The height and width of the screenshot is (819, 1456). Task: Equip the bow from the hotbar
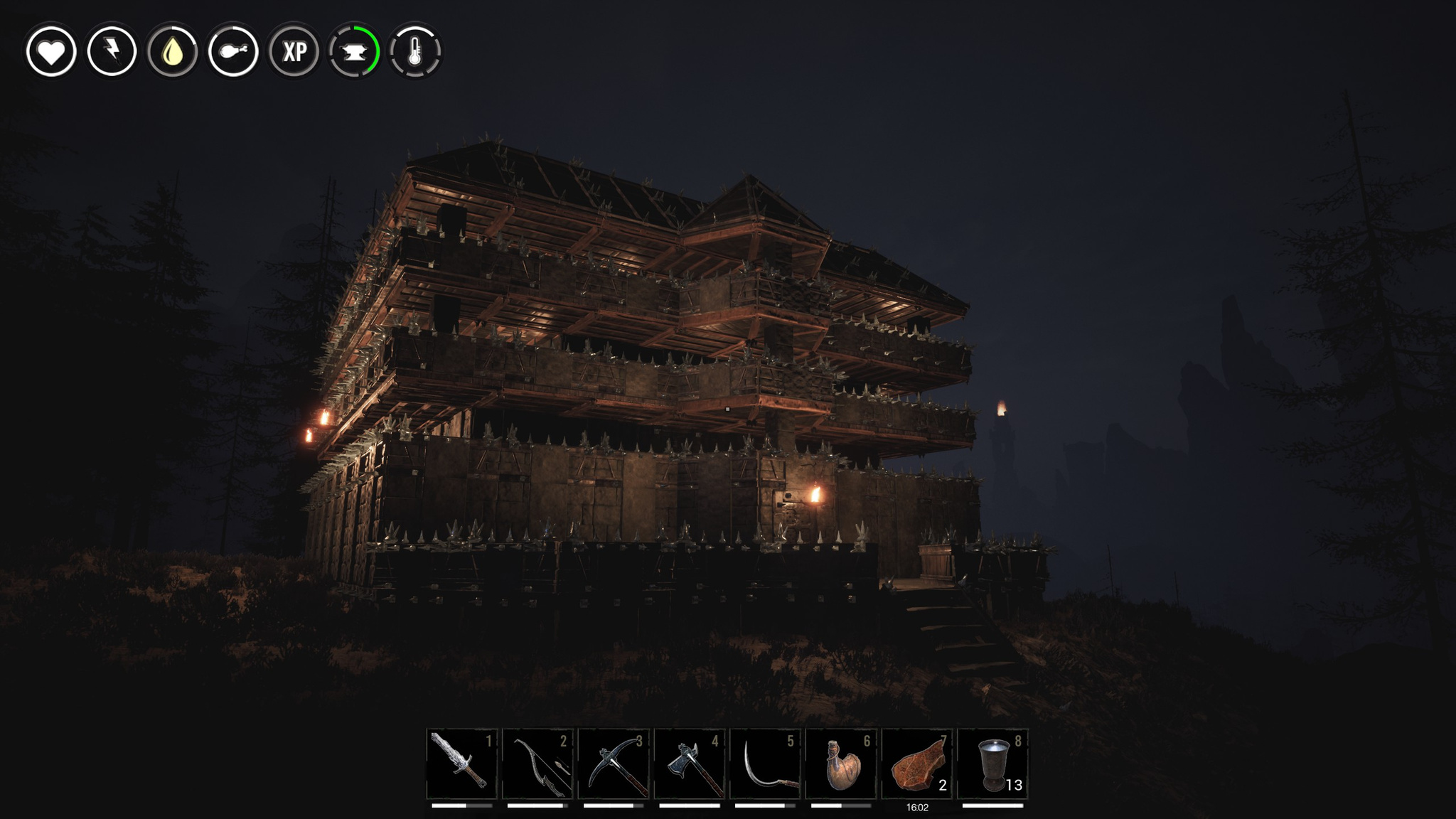(x=537, y=764)
